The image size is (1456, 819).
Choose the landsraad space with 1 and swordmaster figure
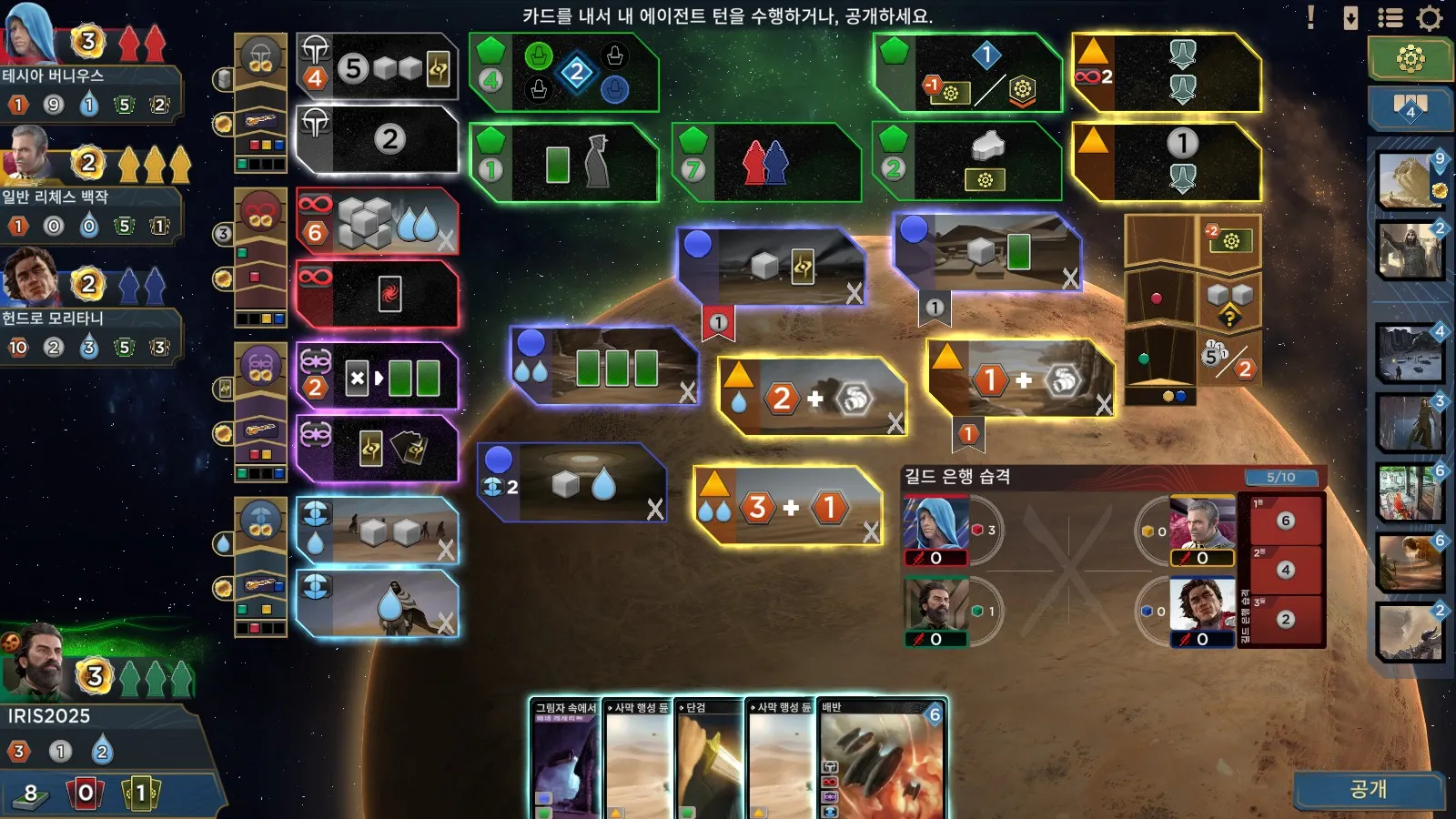(564, 163)
